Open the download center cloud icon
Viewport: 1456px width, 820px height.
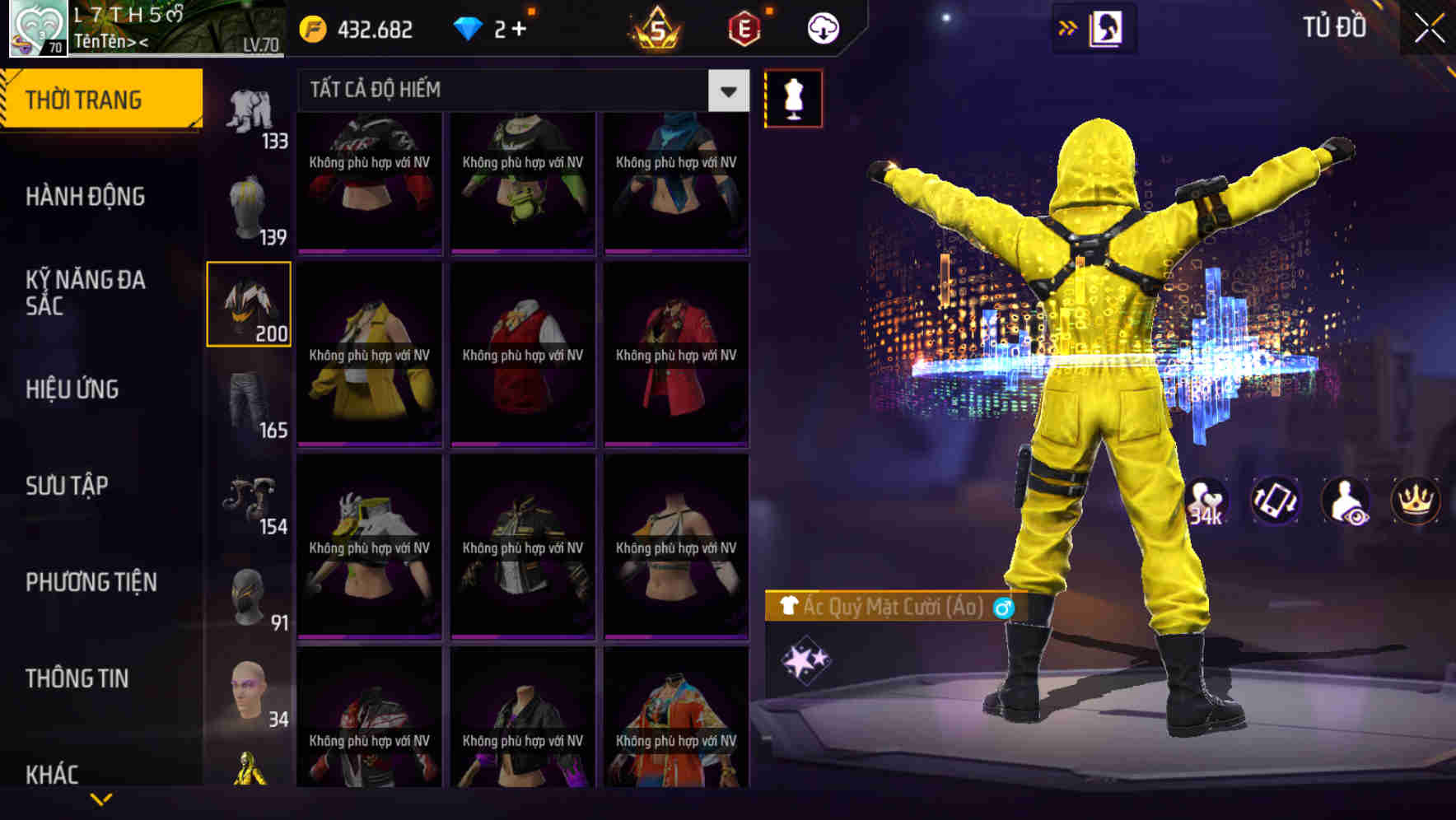coord(821,27)
